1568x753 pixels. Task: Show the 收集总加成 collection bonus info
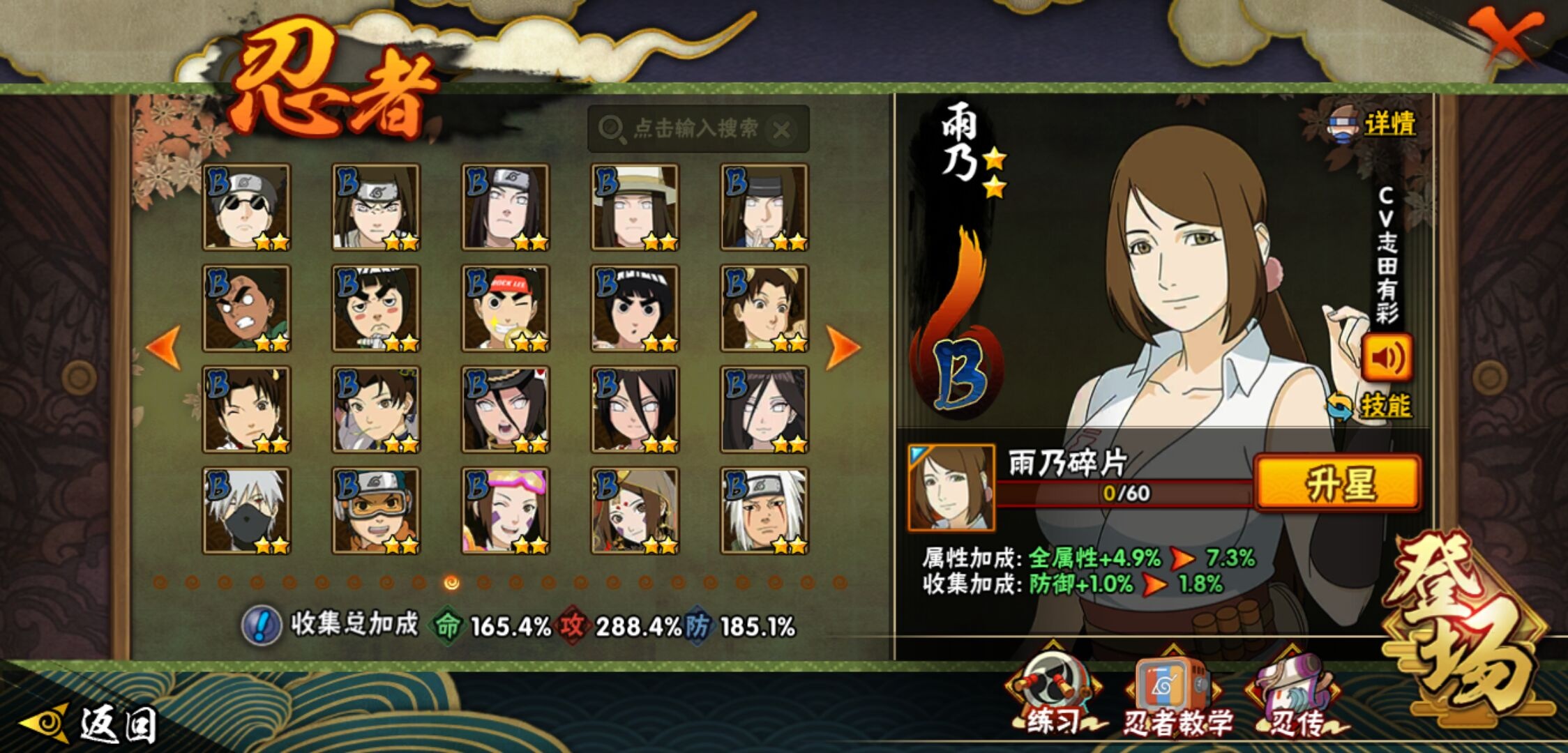coord(261,625)
